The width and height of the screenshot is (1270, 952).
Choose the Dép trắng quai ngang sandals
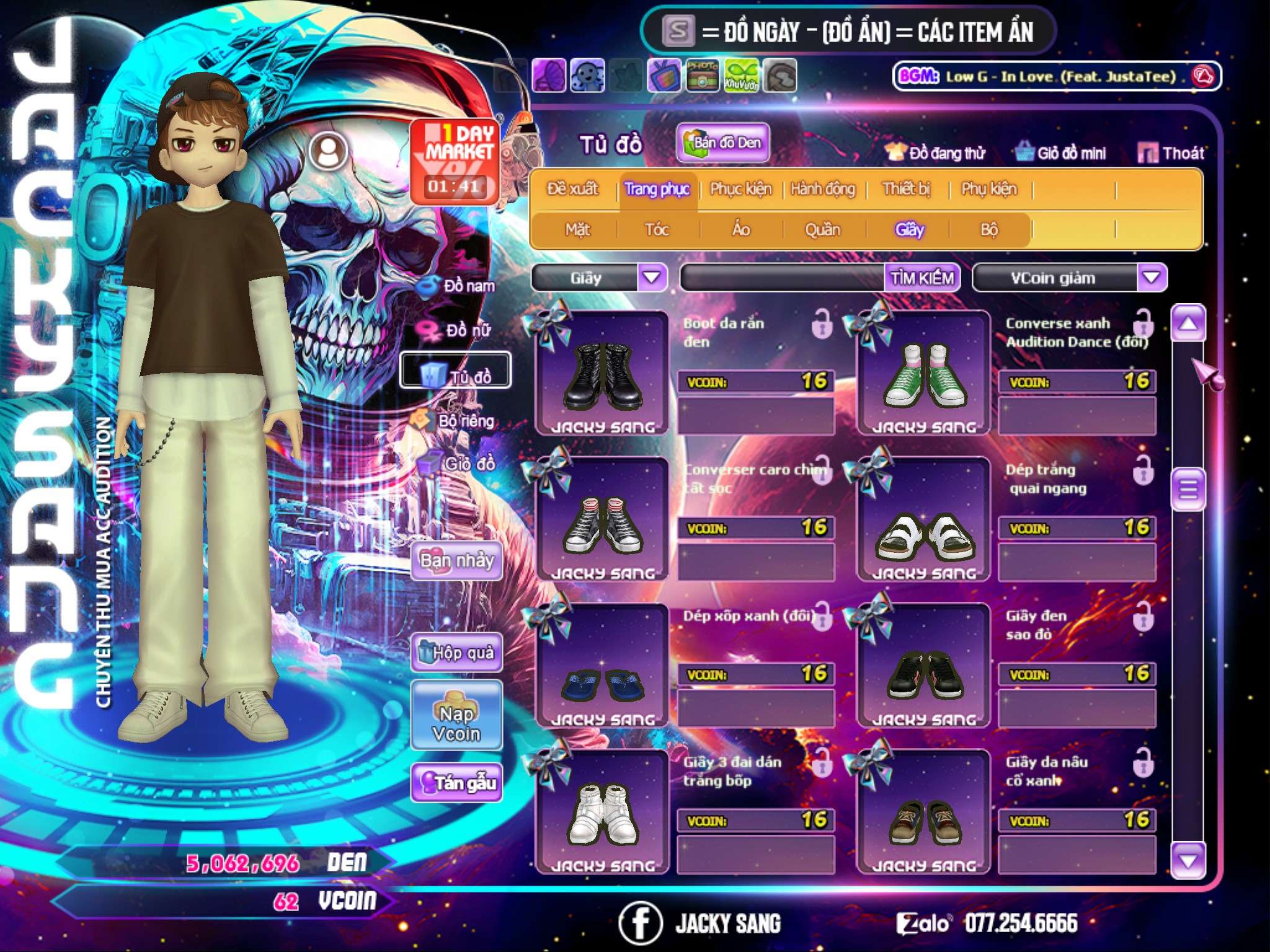(x=924, y=519)
